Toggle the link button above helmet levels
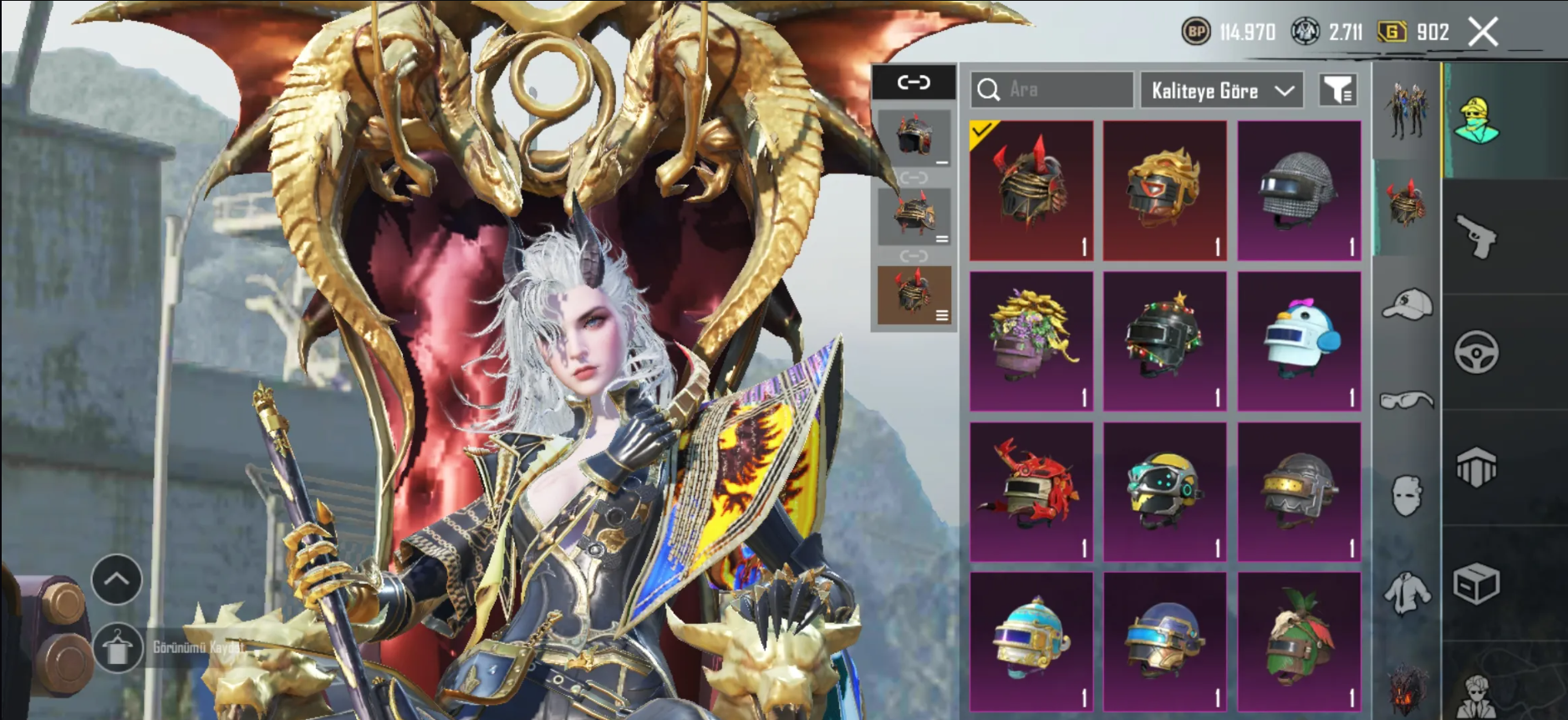 [x=914, y=82]
